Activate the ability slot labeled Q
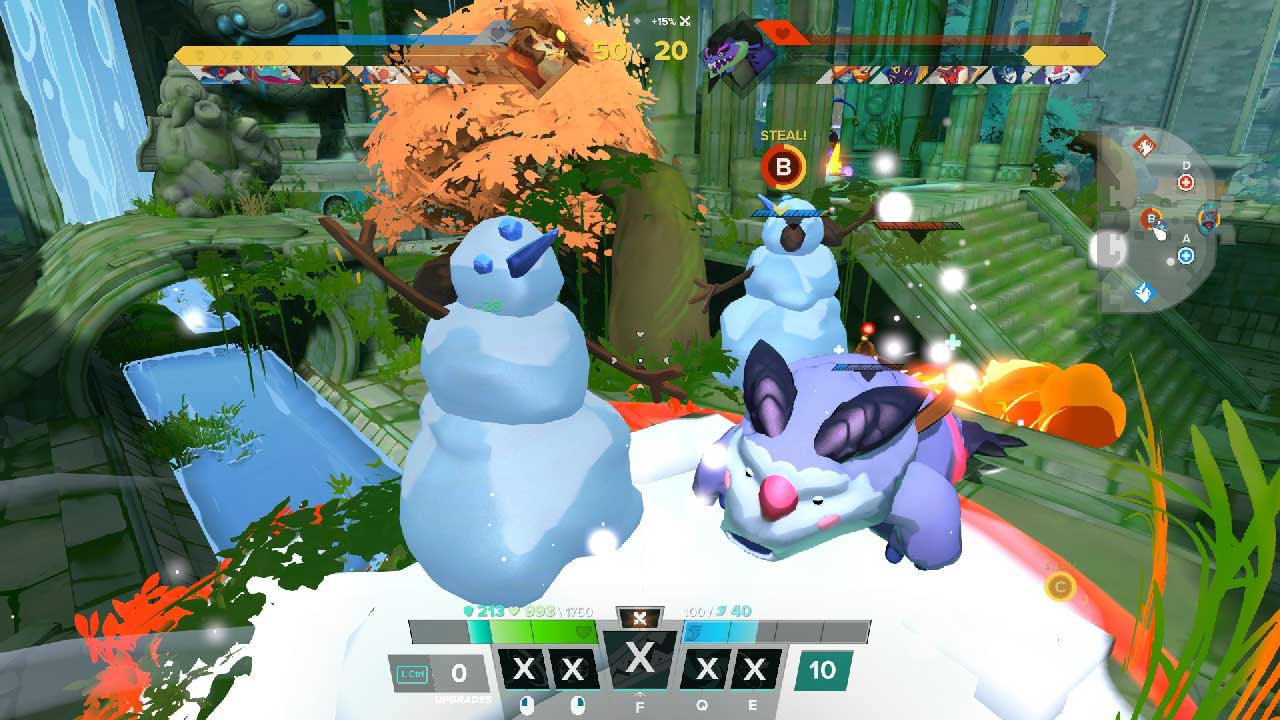 706,670
